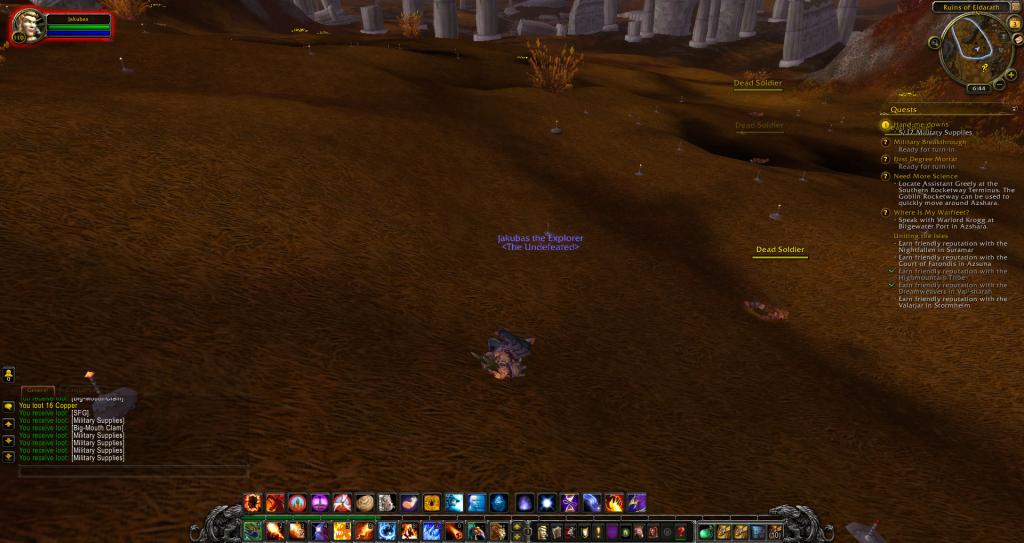Use the hourglass ability on upper bar
Screen dimensions: 1024x543
(x=570, y=502)
